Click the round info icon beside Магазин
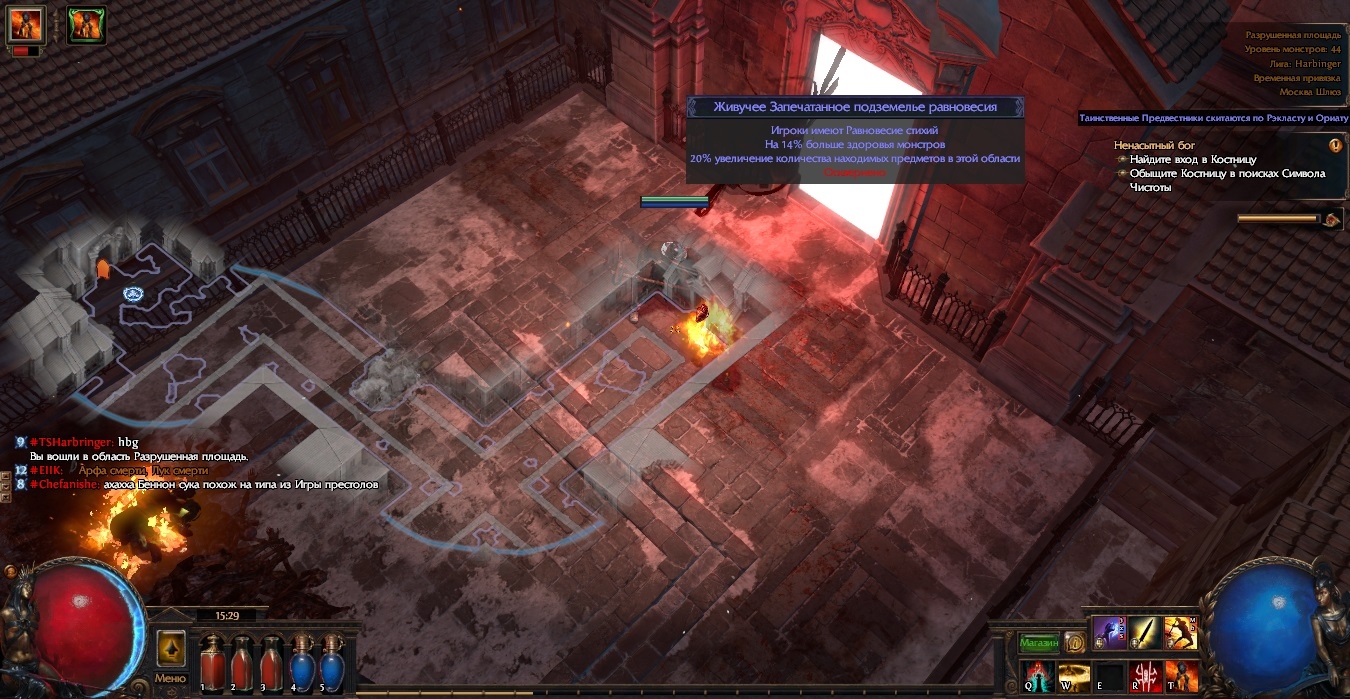This screenshot has height=699, width=1350. [x=1075, y=642]
